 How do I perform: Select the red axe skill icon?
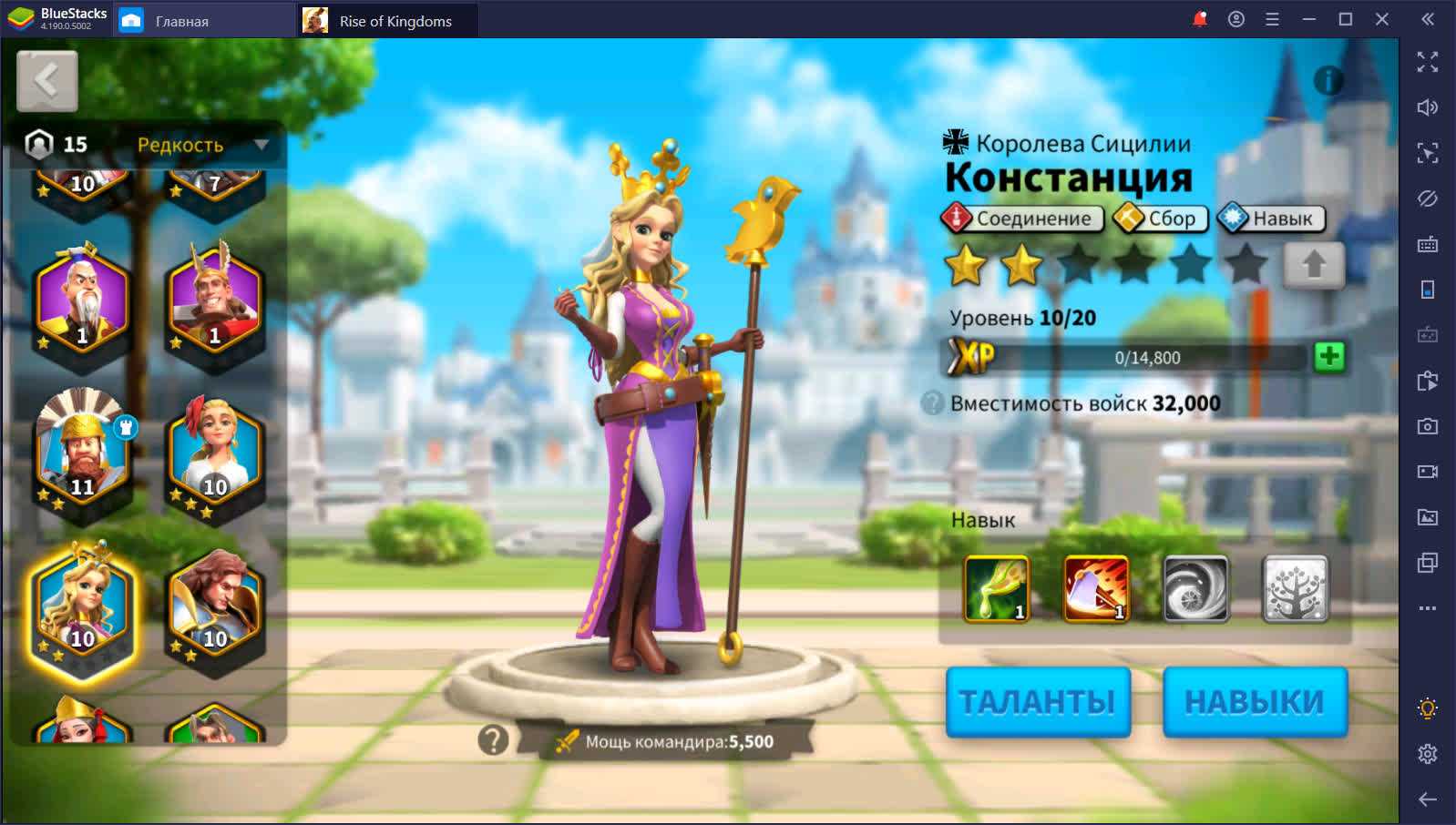pyautogui.click(x=1096, y=588)
